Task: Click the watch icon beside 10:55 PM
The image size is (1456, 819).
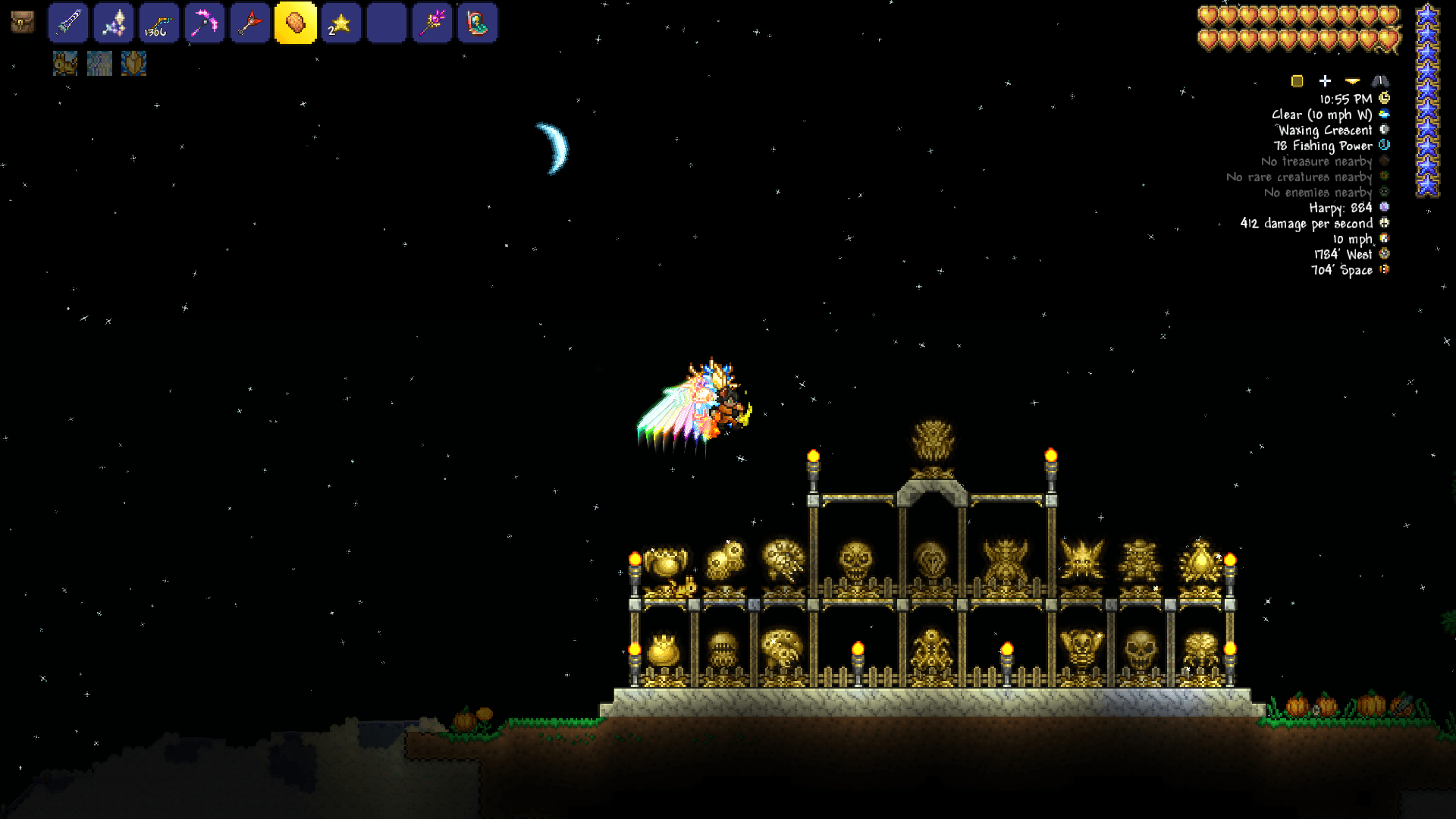Action: (x=1383, y=98)
